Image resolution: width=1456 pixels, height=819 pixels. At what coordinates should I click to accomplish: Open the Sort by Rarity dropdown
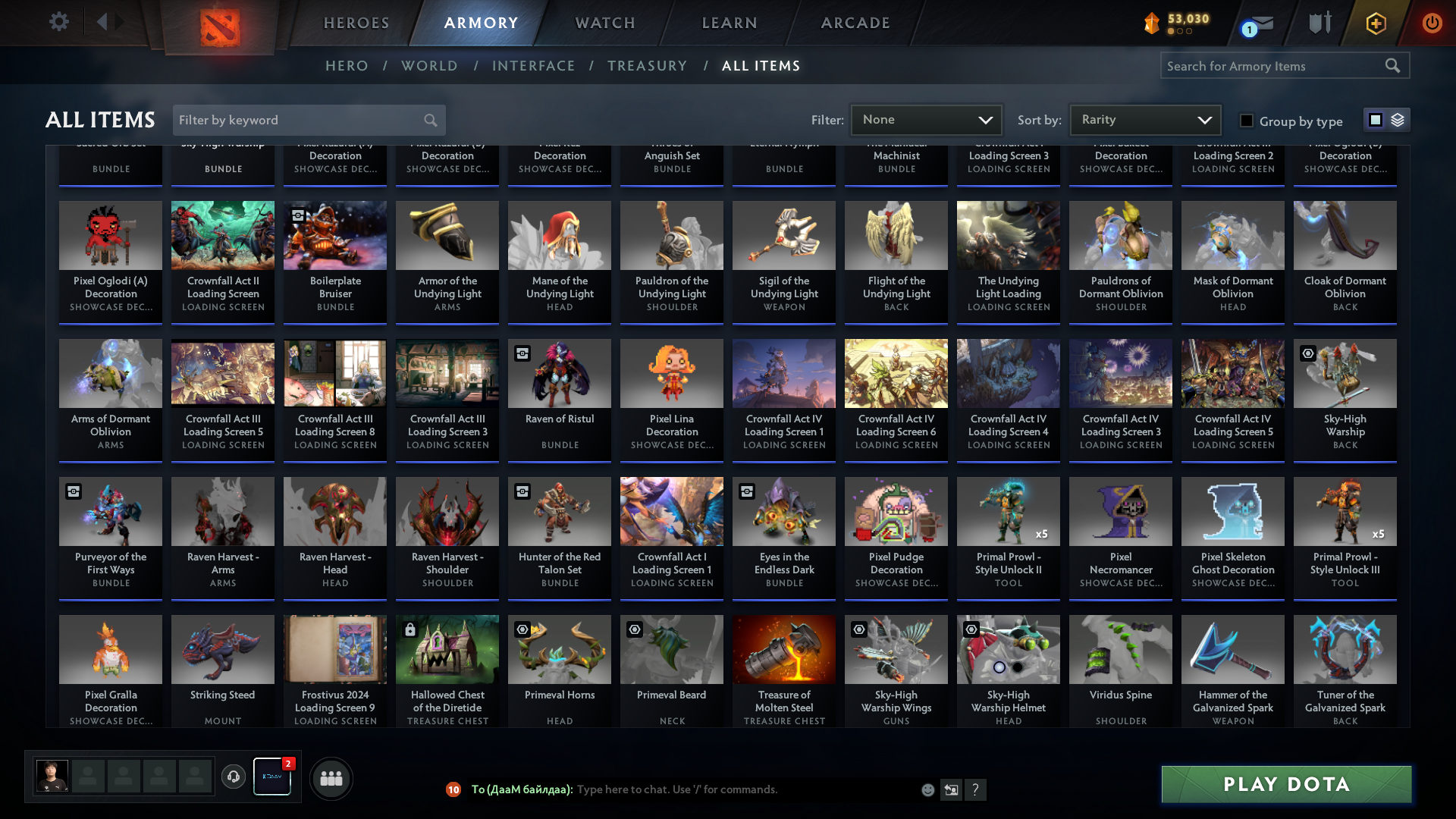point(1144,120)
